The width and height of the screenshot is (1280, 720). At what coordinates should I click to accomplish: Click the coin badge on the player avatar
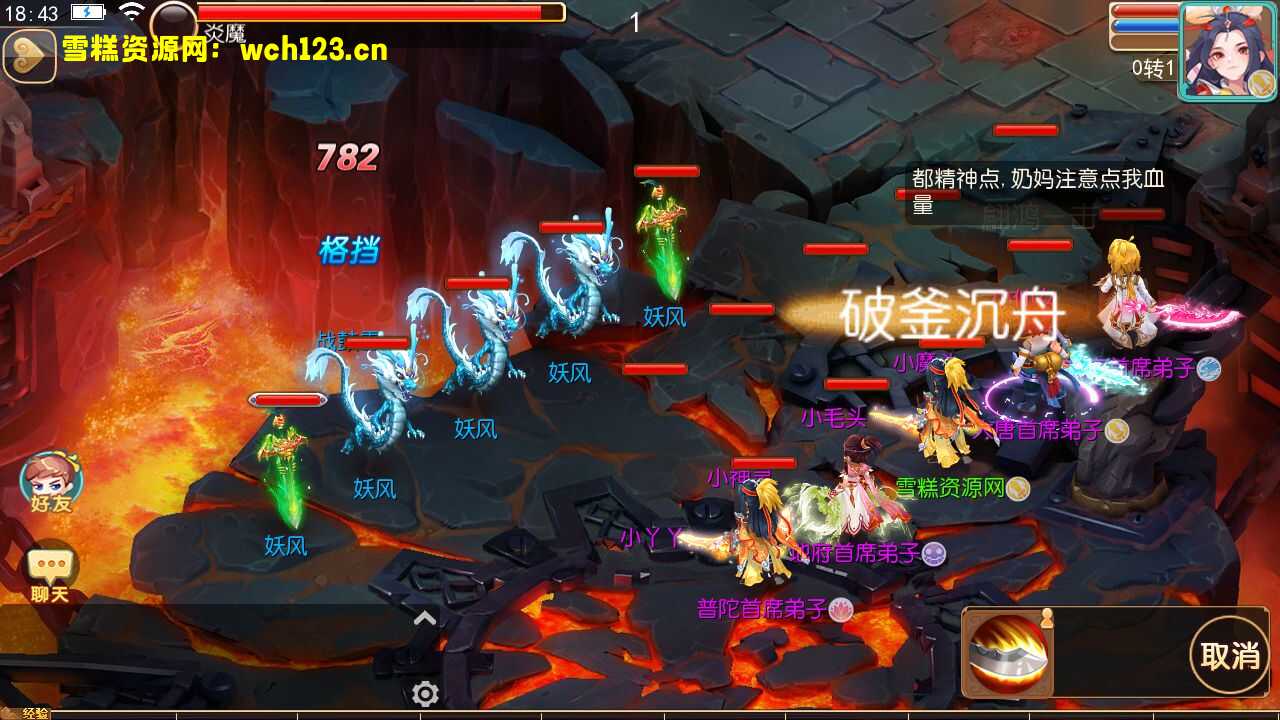coord(1261,85)
